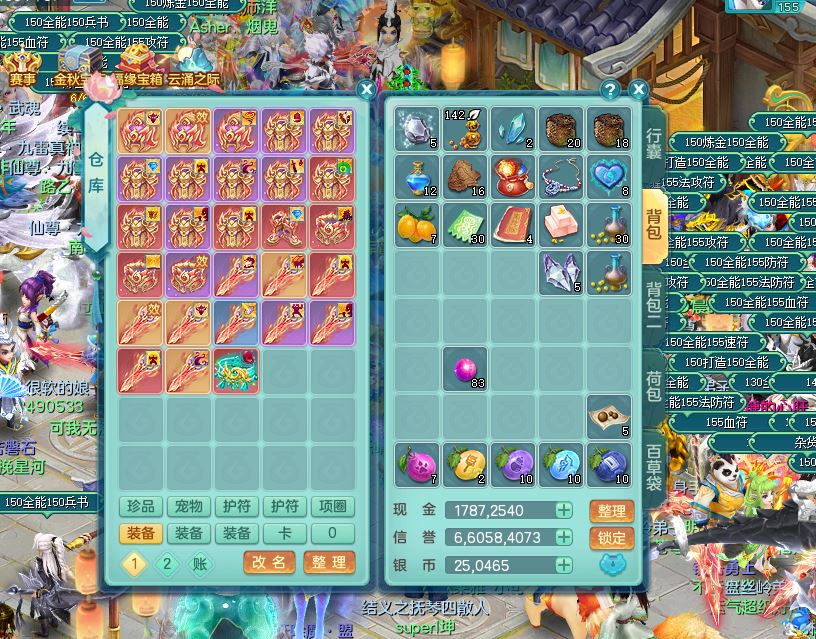Open the 宠物 warehouse category
816x639 pixels.
pyautogui.click(x=189, y=507)
